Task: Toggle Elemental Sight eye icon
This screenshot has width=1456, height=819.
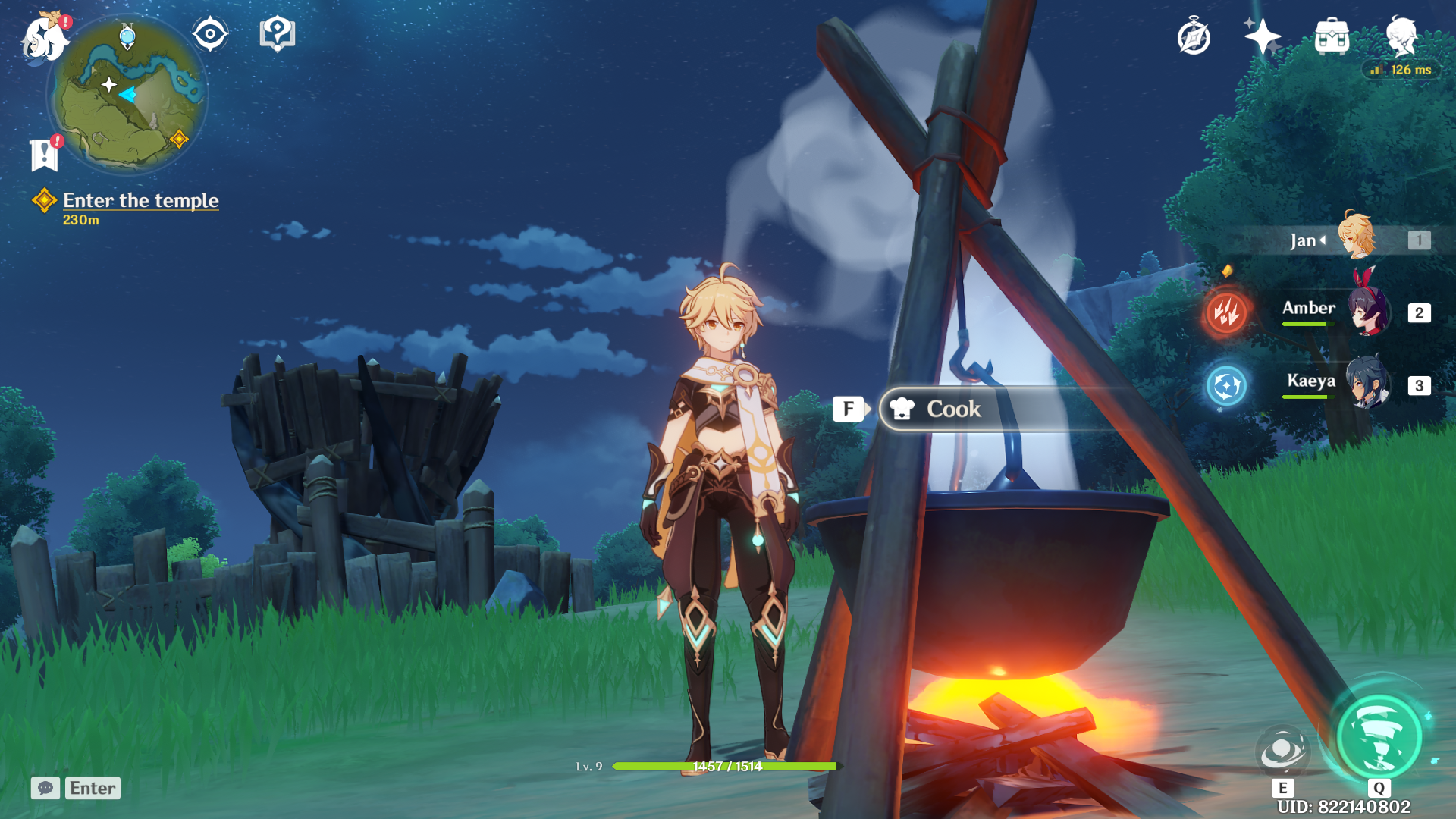Action: [210, 34]
